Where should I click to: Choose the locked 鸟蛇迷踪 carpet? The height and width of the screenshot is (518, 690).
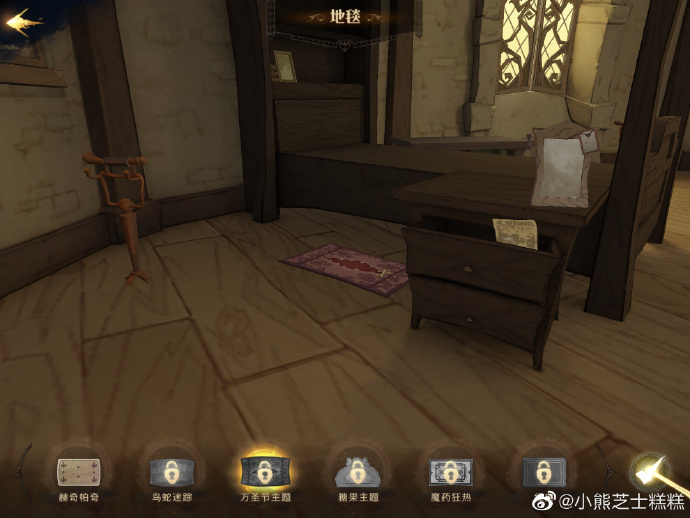pyautogui.click(x=170, y=470)
